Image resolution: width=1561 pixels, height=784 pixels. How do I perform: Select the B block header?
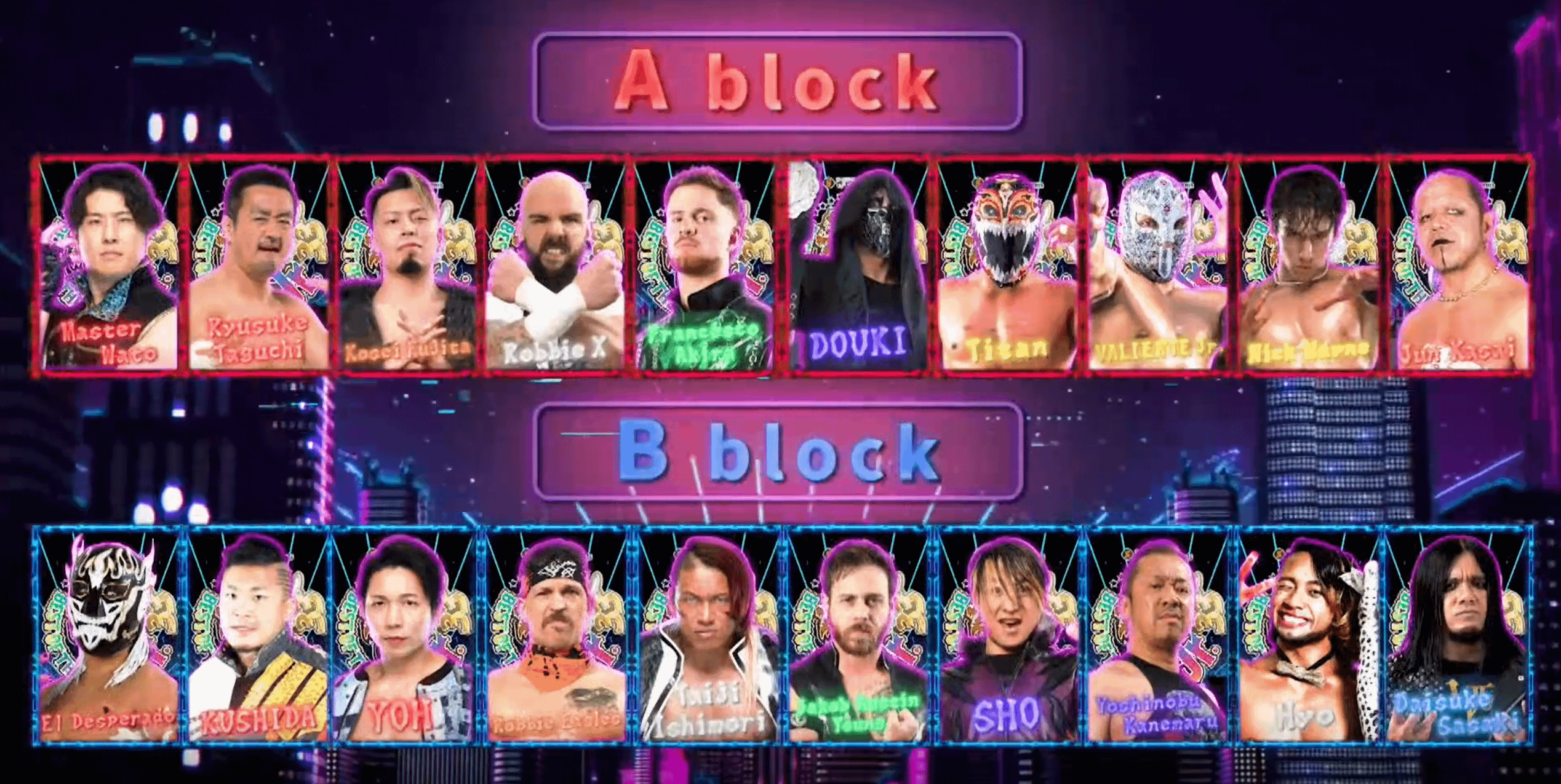(x=778, y=452)
